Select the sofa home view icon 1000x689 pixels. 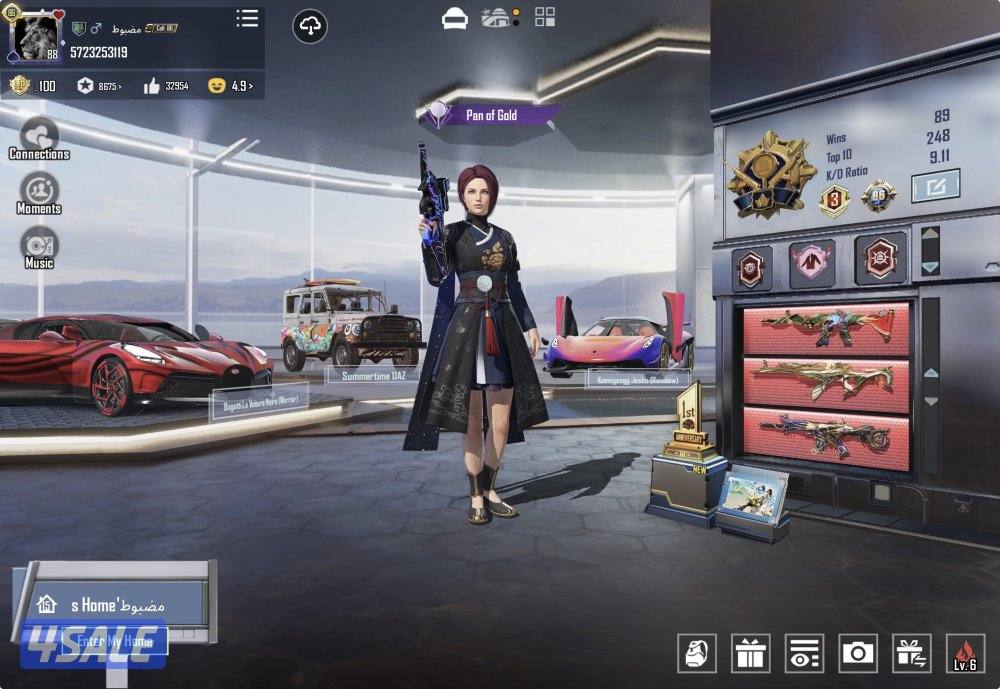coord(455,18)
